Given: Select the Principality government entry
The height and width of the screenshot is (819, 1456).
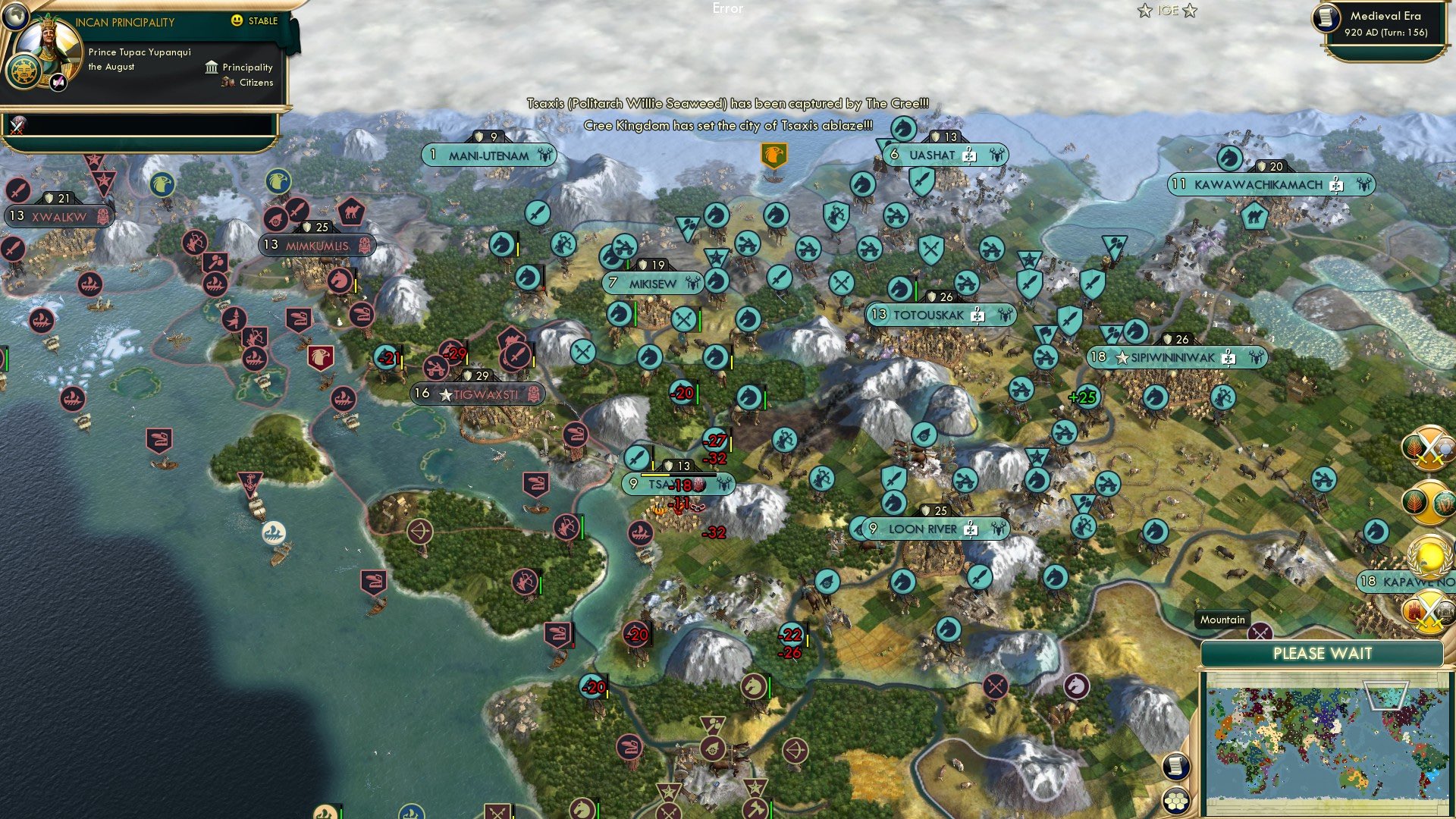Looking at the screenshot, I should tap(247, 67).
